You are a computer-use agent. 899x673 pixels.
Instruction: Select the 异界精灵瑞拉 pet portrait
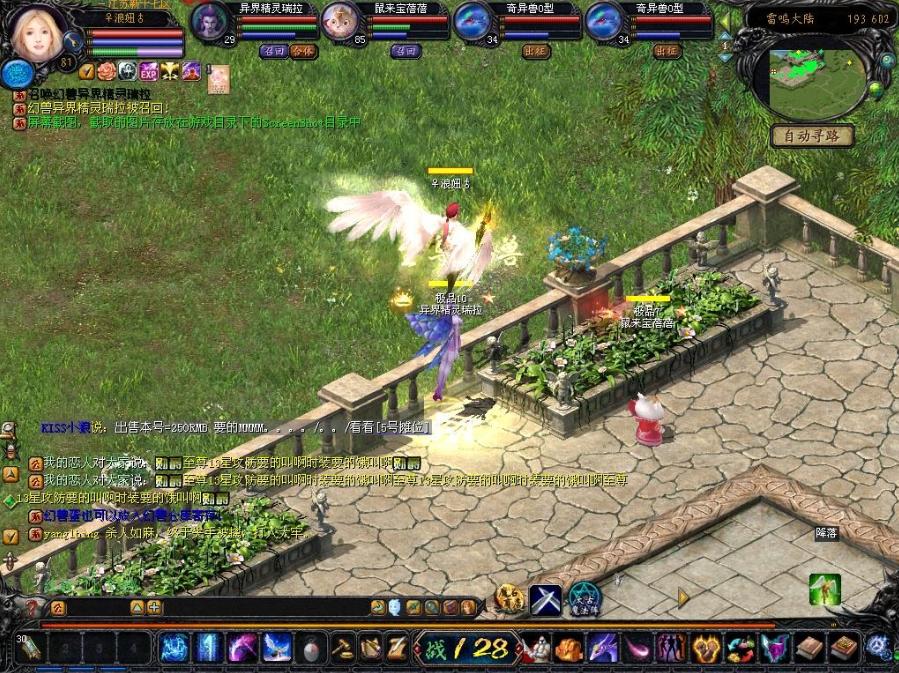pyautogui.click(x=208, y=21)
